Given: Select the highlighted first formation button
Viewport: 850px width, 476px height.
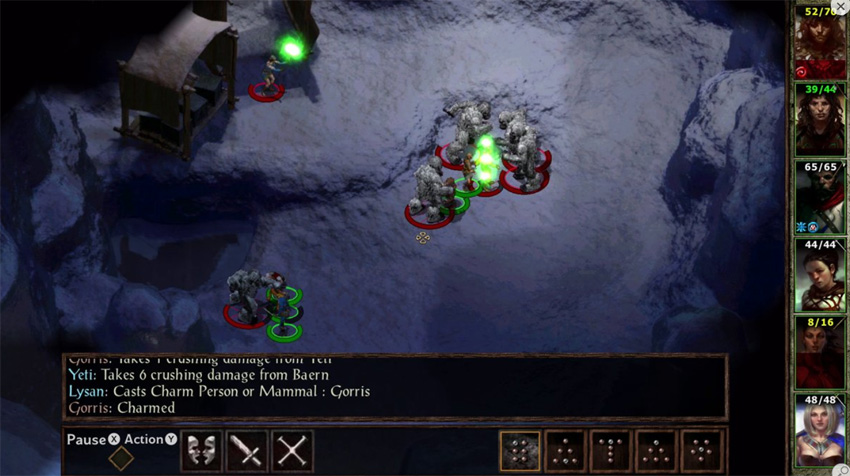Looking at the screenshot, I should pyautogui.click(x=520, y=451).
